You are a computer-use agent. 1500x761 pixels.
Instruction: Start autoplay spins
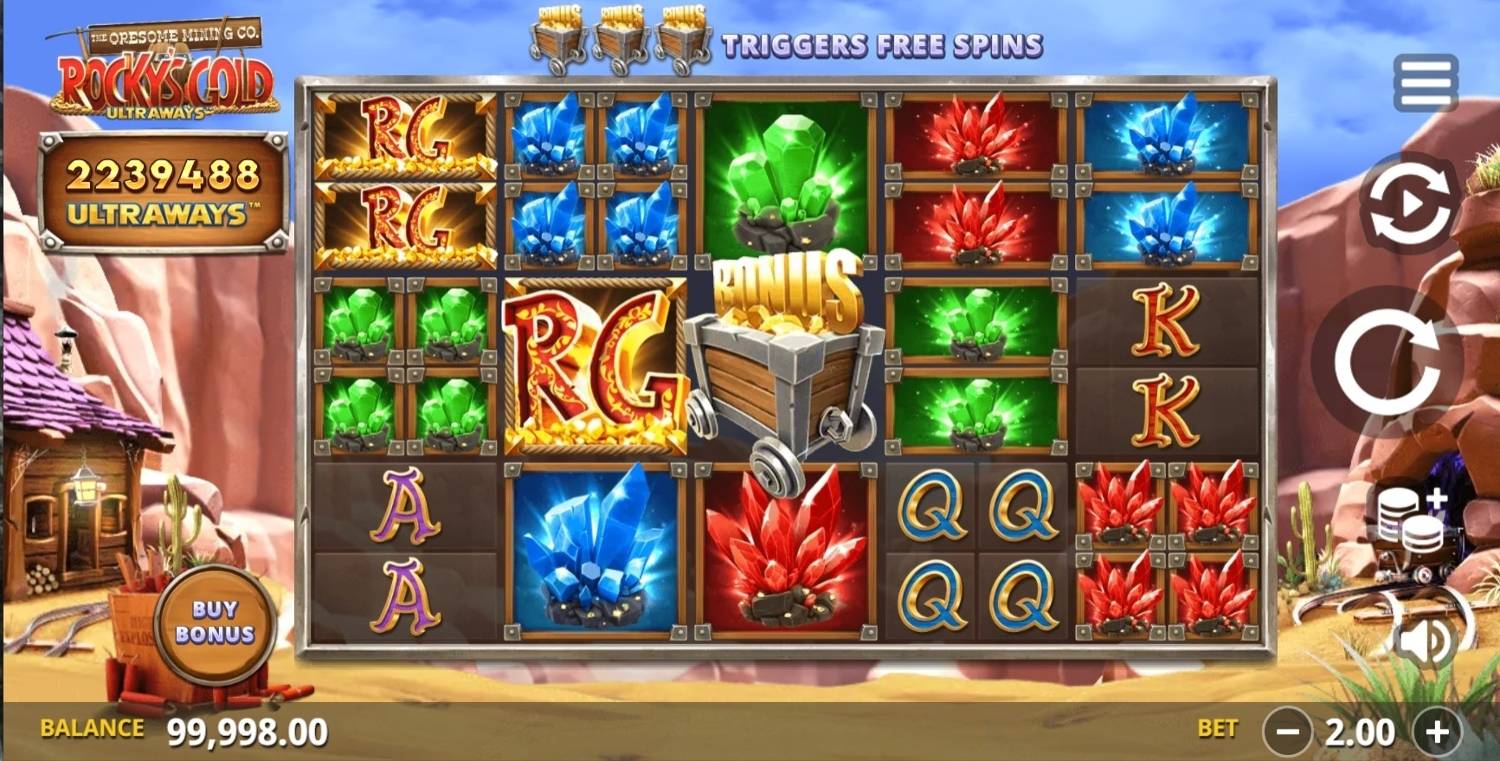(1409, 203)
